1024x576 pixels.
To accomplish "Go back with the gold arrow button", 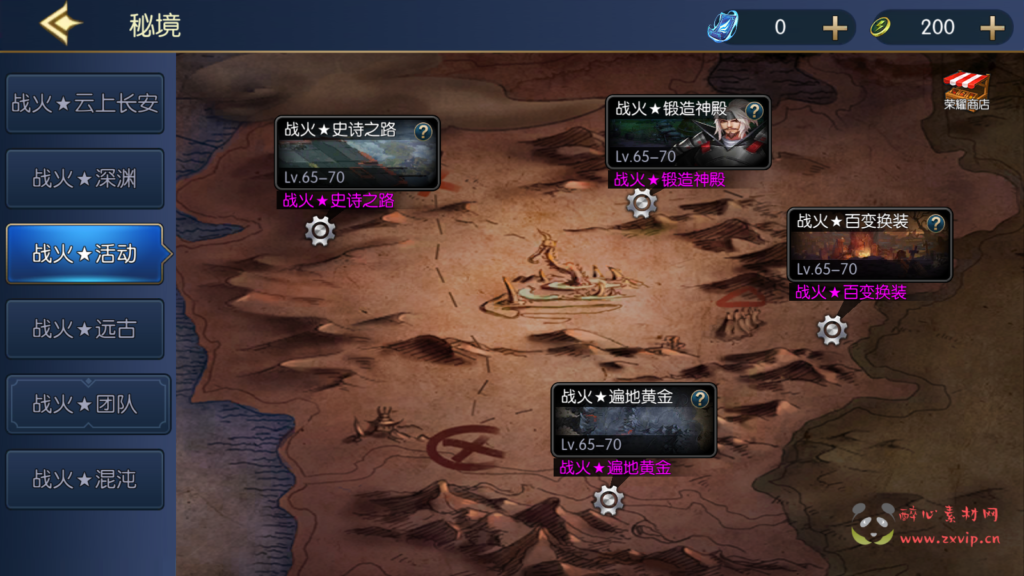I will pos(60,25).
